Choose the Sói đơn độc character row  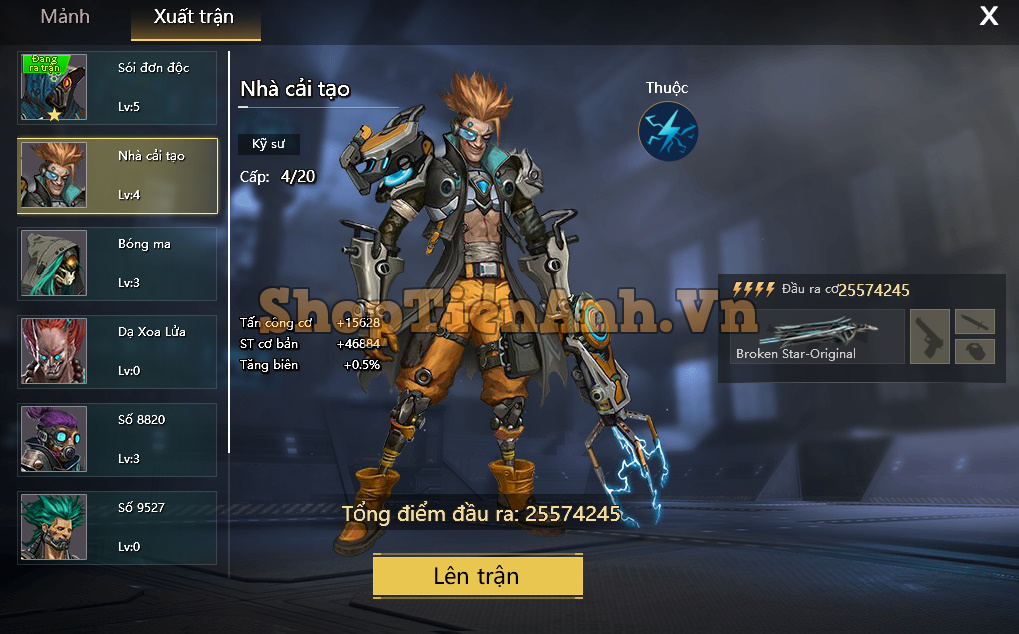point(117,88)
